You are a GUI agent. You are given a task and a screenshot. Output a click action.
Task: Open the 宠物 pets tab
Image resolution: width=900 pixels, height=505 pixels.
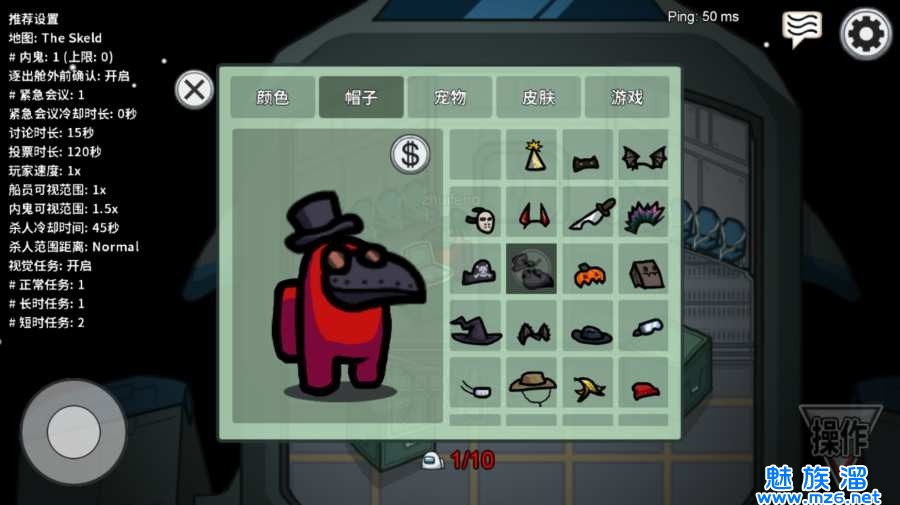[x=450, y=97]
